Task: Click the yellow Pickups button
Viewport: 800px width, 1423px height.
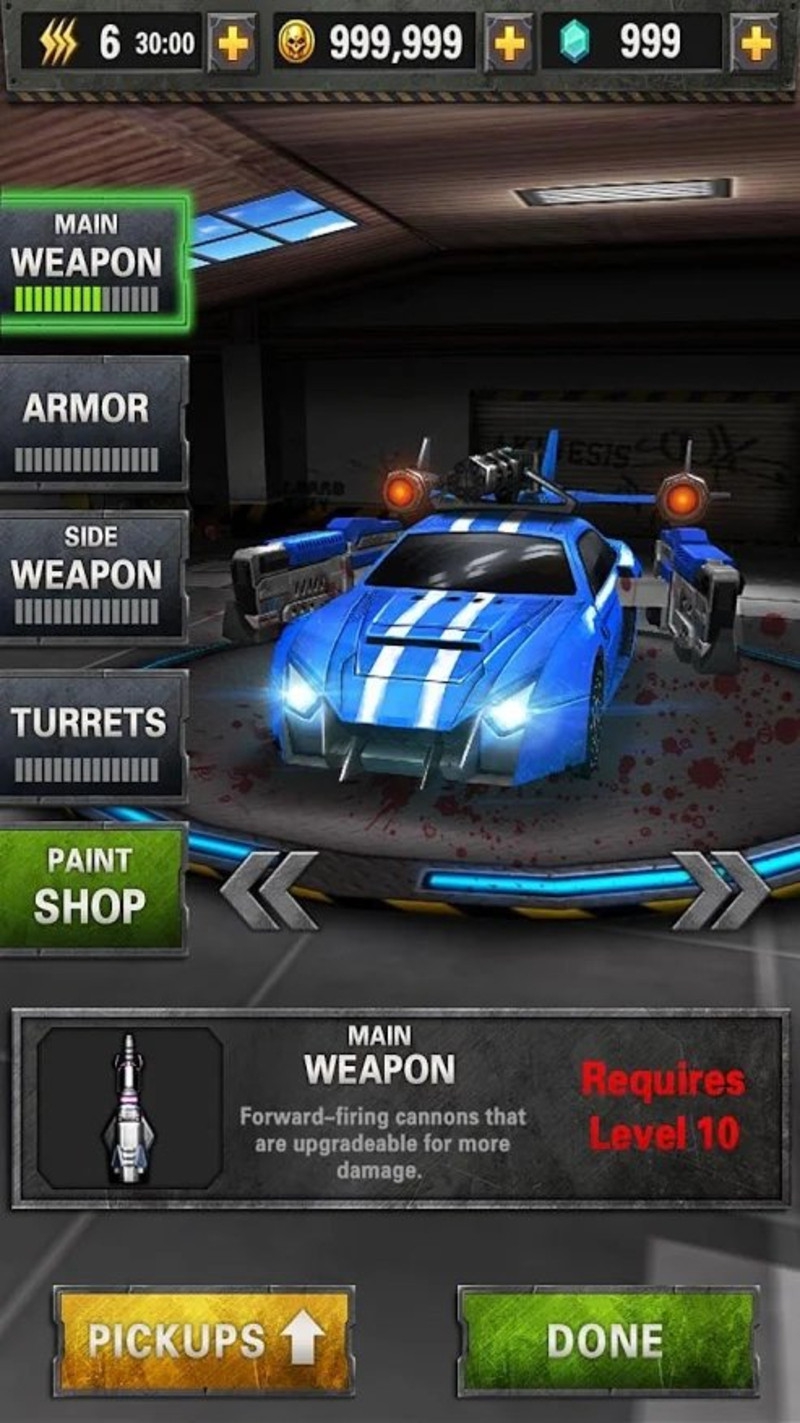Action: [x=204, y=1340]
